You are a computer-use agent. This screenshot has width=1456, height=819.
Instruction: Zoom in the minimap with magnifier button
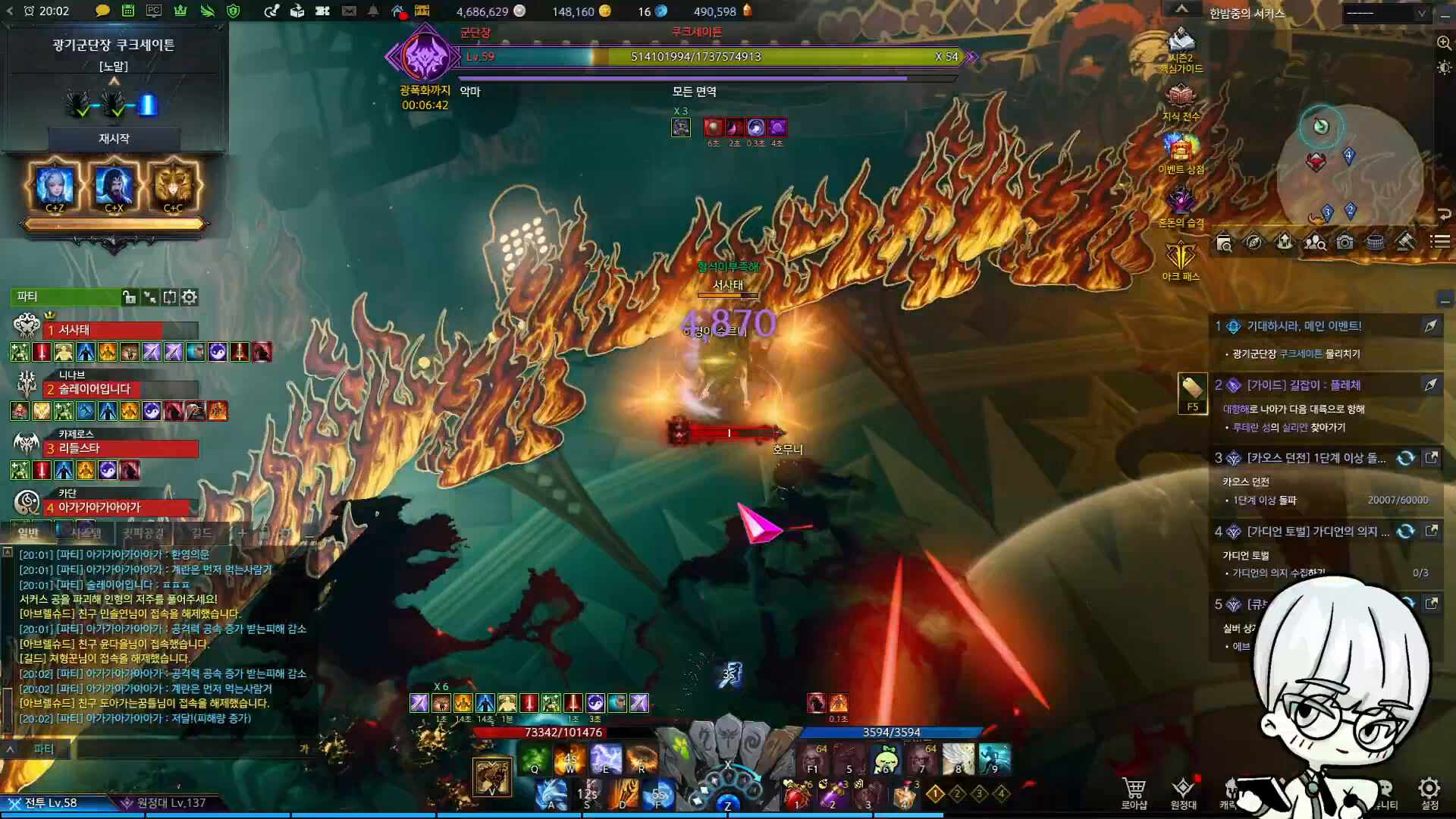(1444, 43)
